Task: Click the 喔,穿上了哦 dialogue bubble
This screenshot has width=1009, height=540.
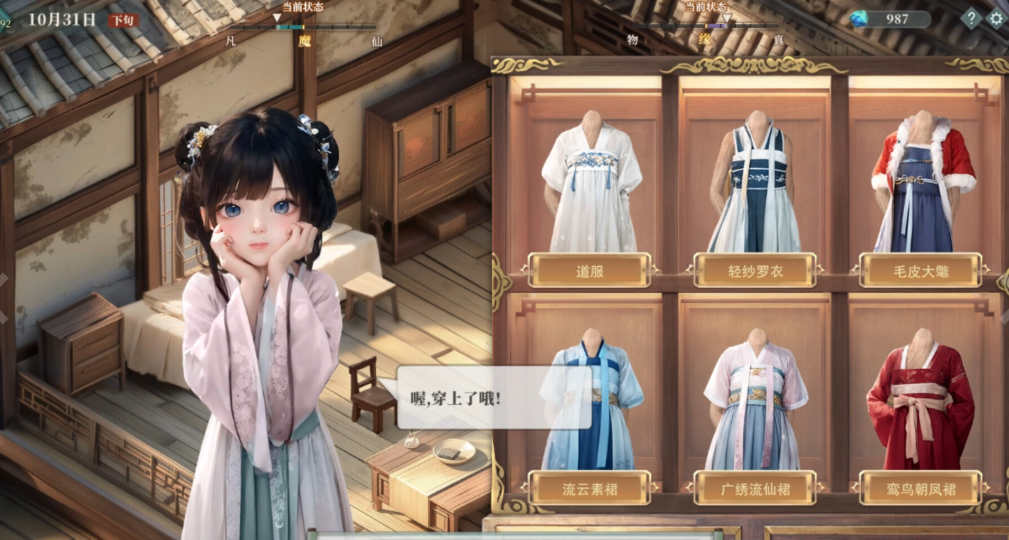Action: click(478, 397)
